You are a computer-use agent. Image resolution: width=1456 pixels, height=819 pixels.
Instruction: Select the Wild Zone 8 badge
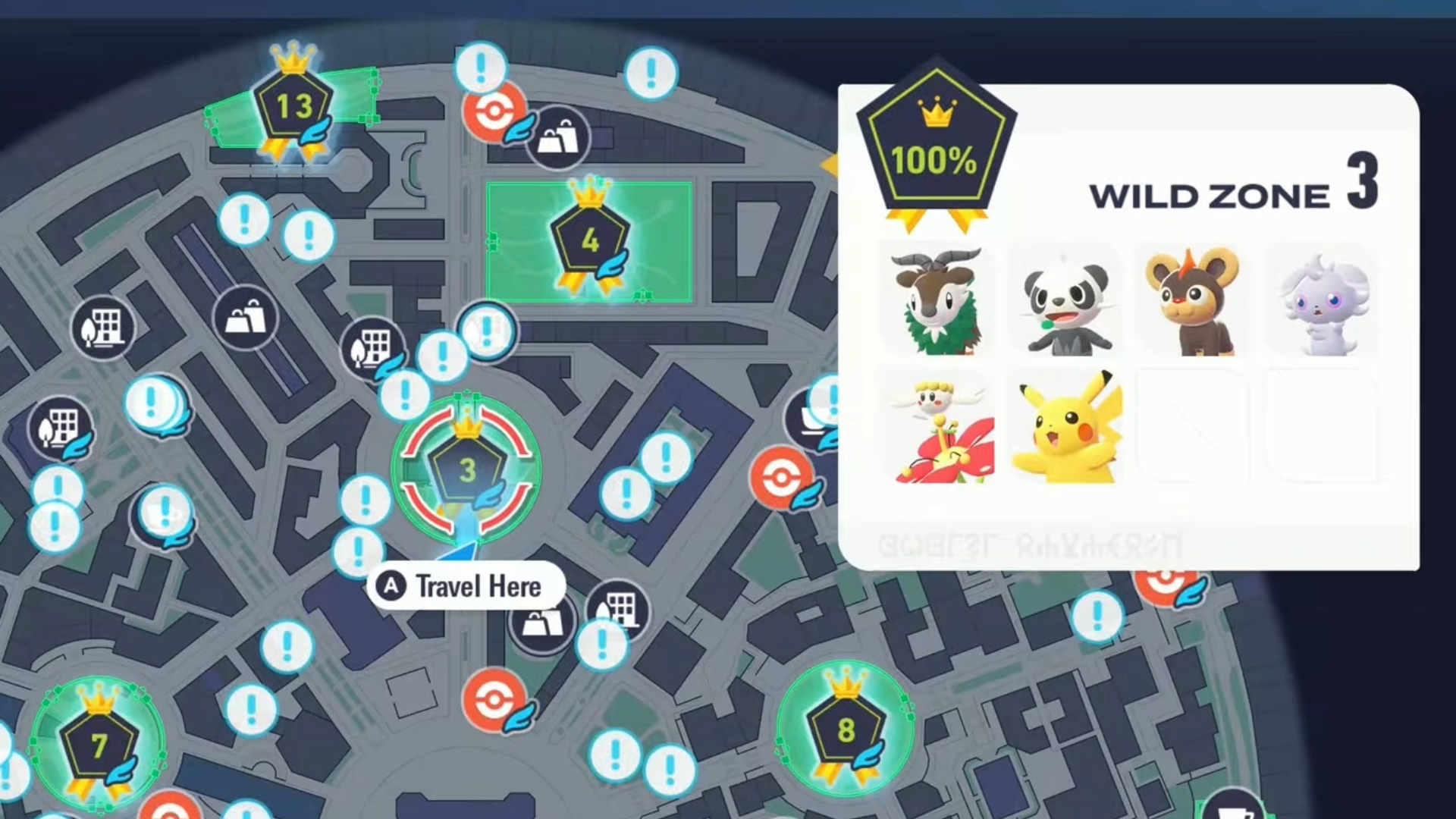point(846,730)
